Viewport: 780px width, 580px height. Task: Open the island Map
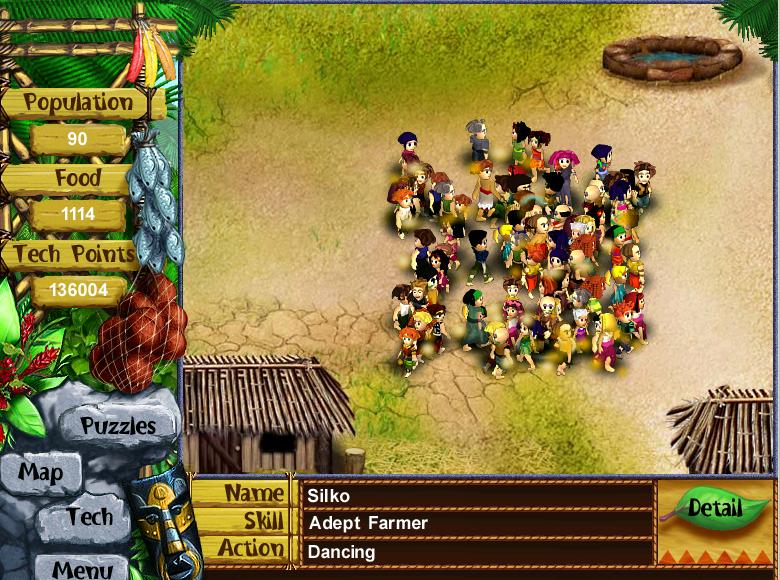41,473
